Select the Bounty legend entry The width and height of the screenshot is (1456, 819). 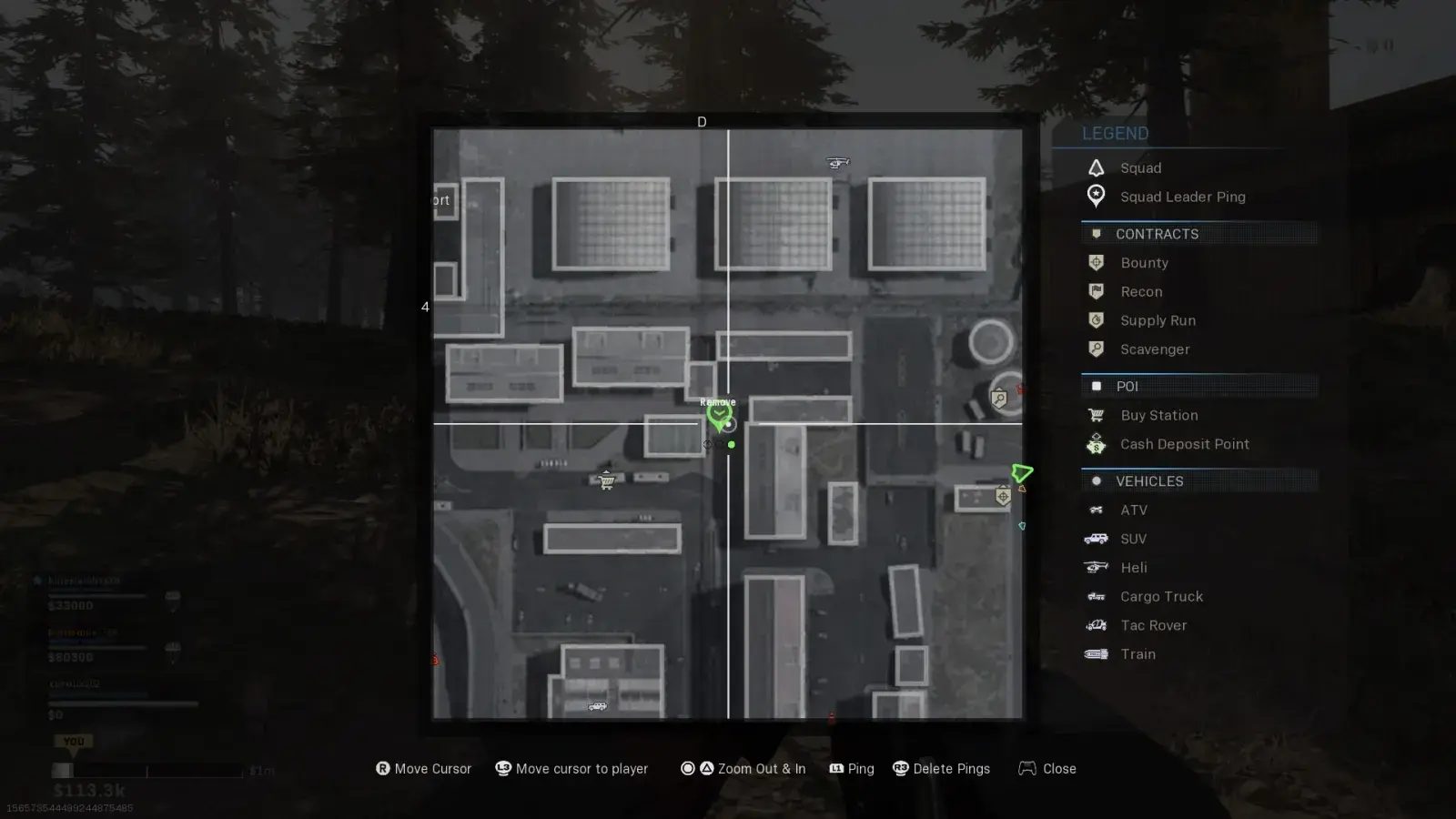1144,263
